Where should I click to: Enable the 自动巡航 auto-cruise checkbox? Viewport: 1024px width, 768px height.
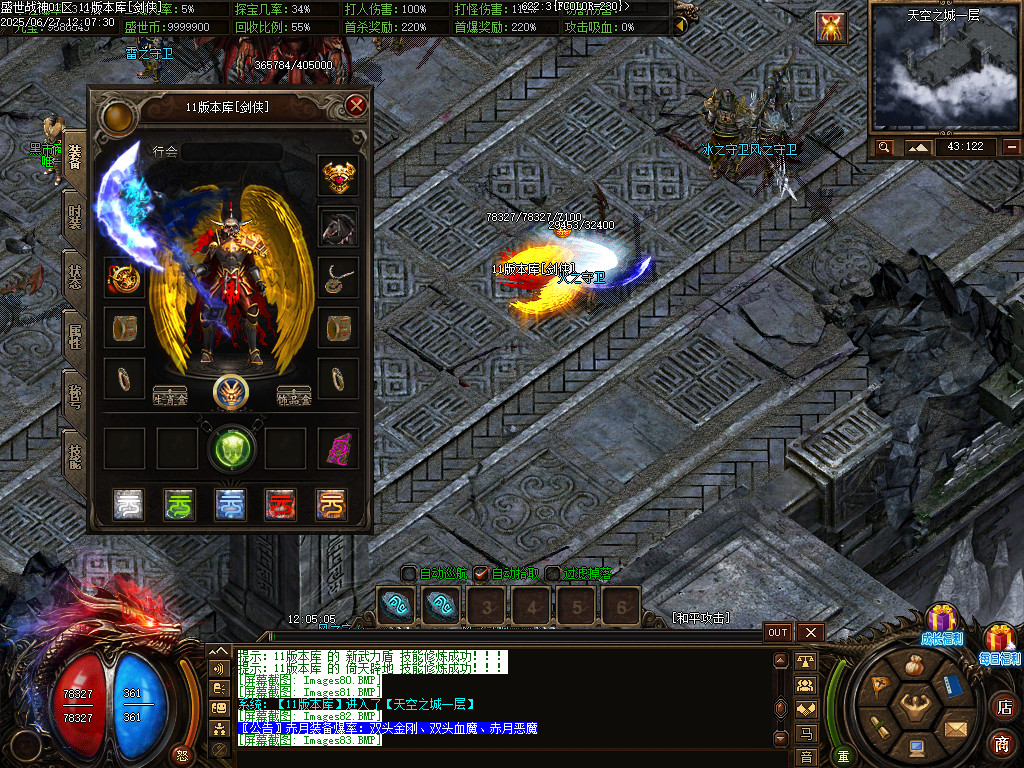click(409, 574)
